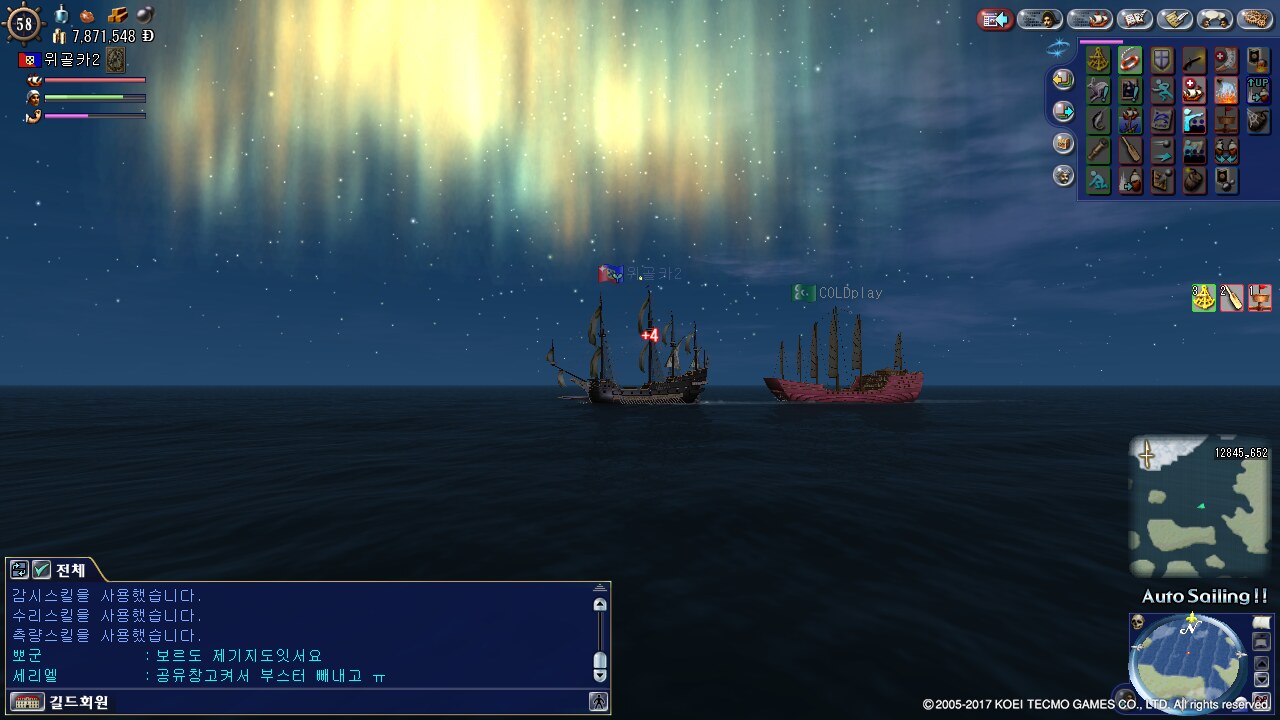
Task: Activate the cross shield skill icon
Action: point(1162,61)
